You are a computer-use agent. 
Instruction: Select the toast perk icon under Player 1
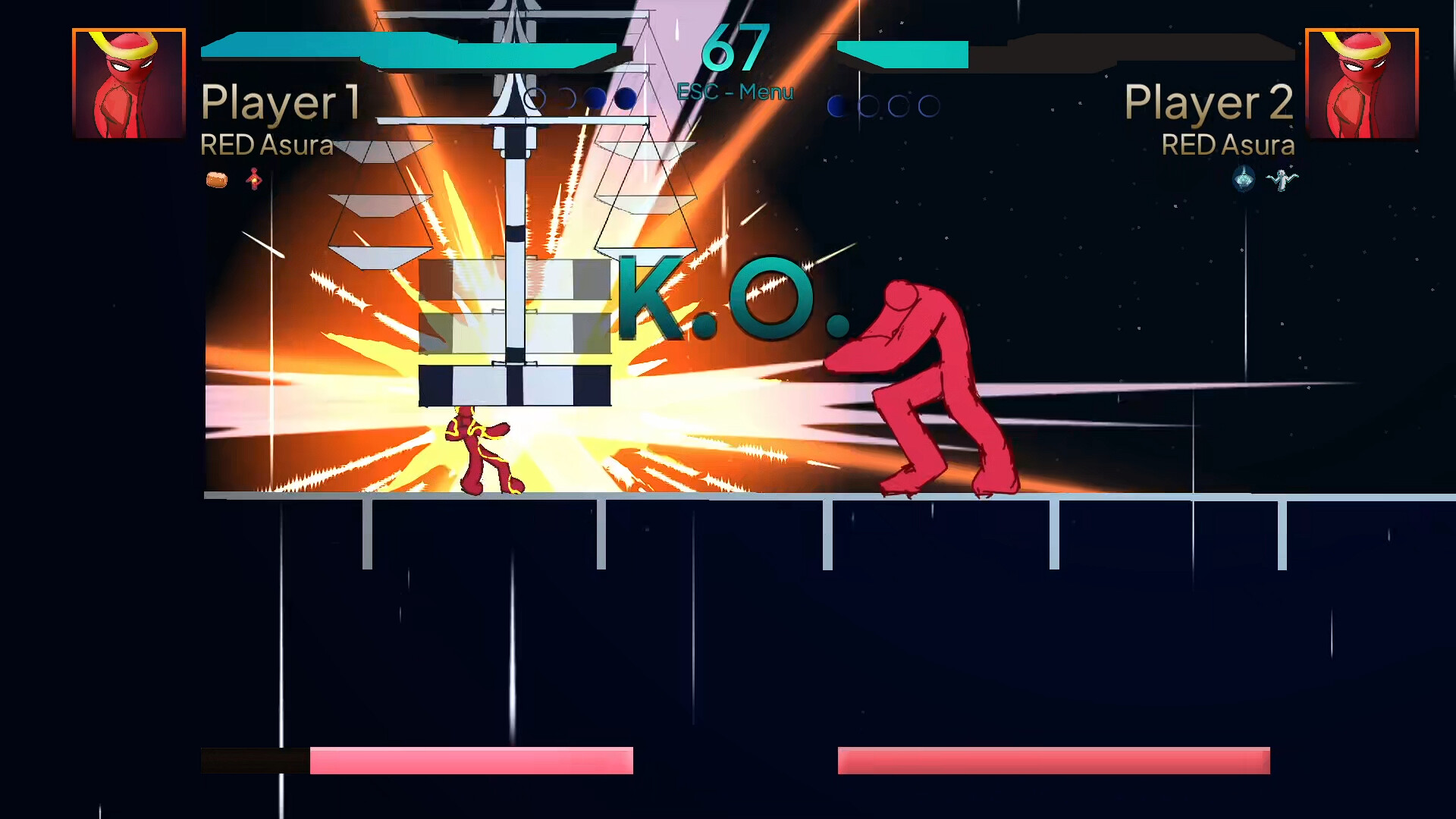tap(217, 178)
